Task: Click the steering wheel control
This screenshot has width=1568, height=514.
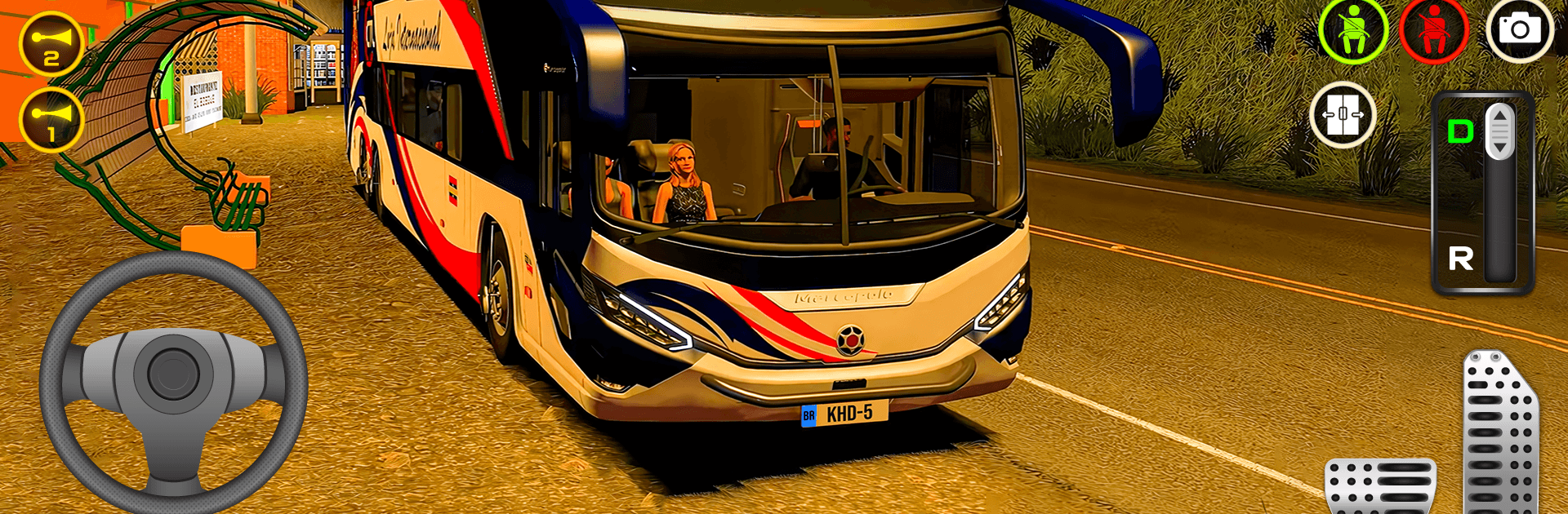Action: pos(173,380)
